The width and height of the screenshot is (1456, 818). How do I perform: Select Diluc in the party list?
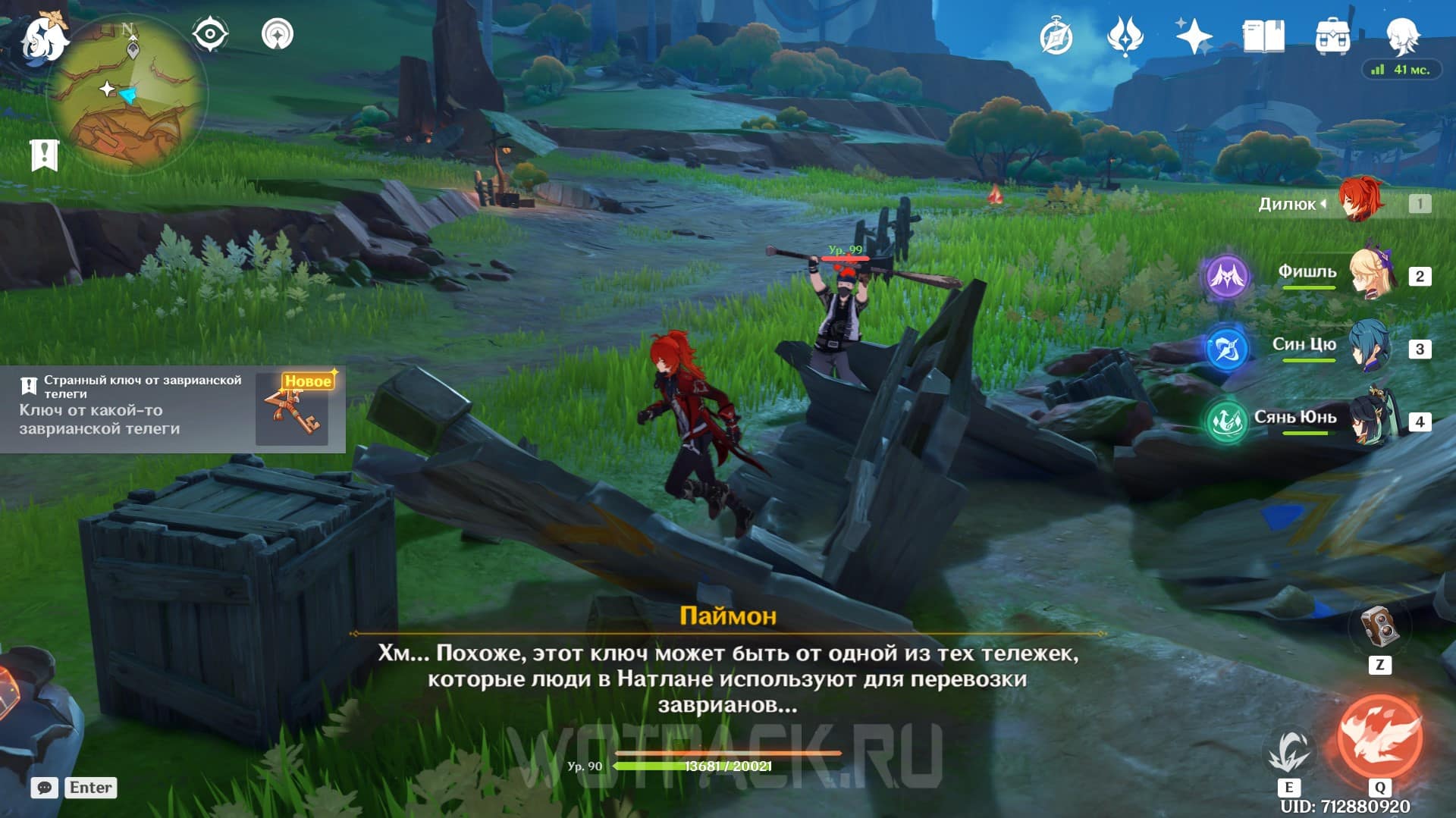tap(1360, 202)
